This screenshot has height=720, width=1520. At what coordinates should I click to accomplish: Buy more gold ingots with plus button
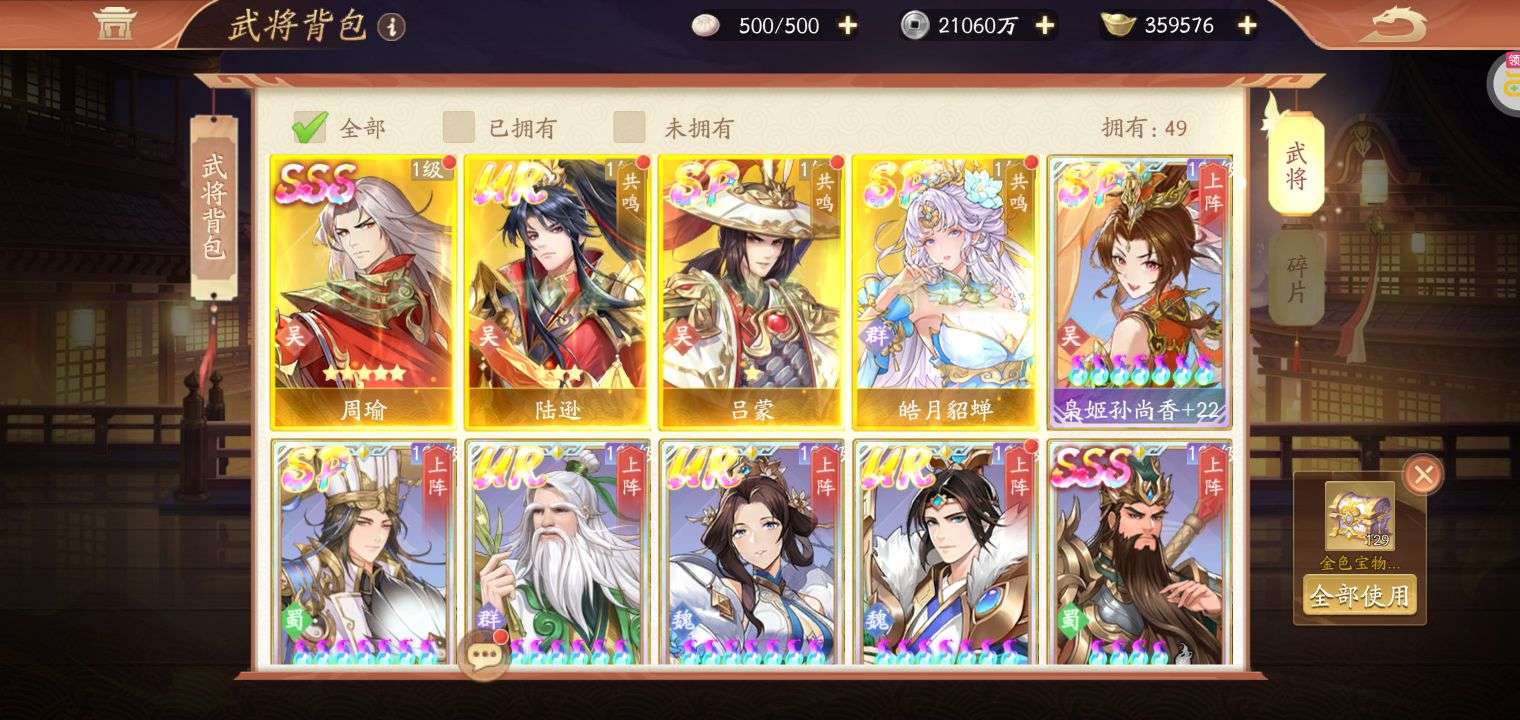(x=1246, y=26)
